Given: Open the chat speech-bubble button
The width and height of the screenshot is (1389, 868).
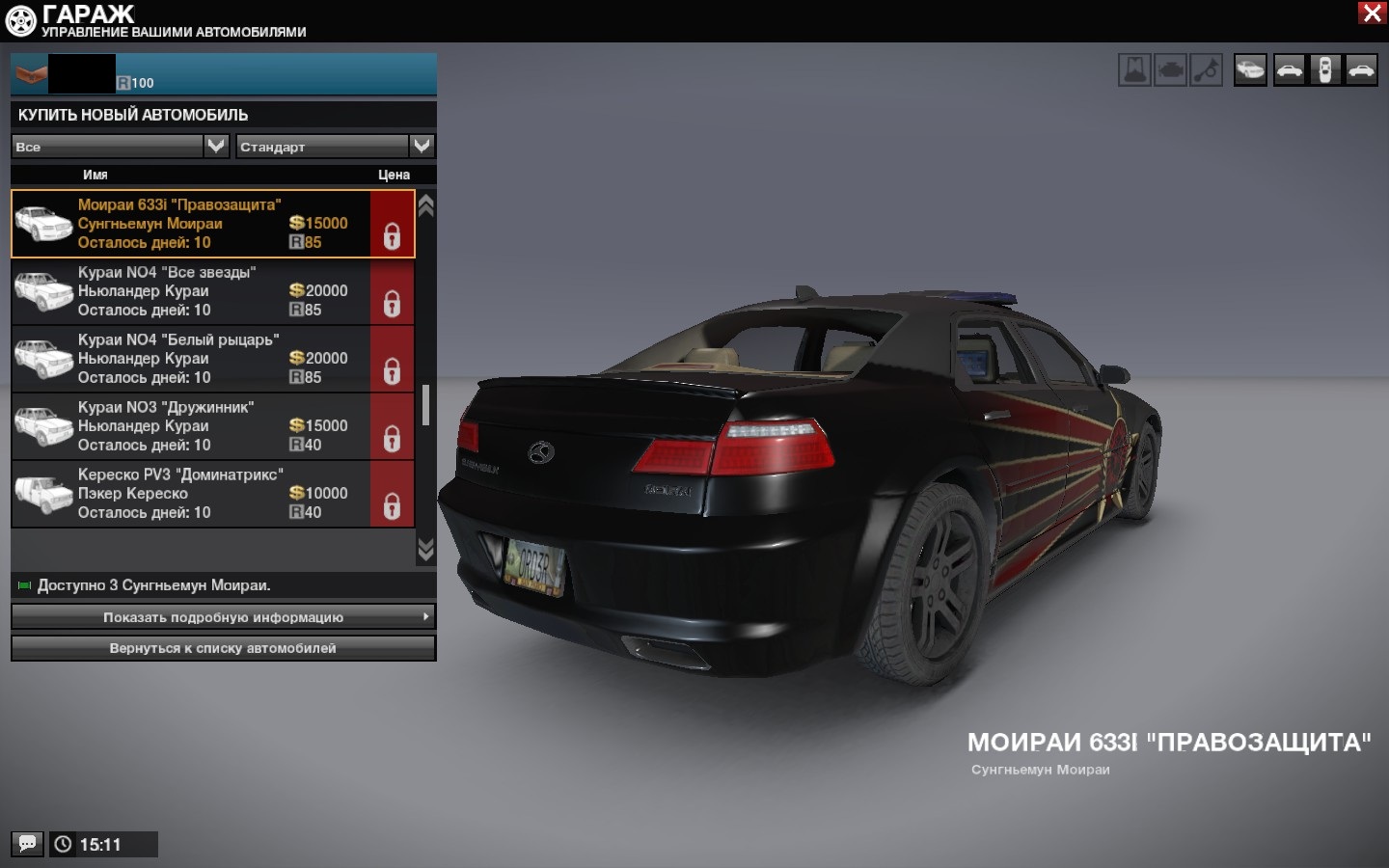Looking at the screenshot, I should click(27, 844).
